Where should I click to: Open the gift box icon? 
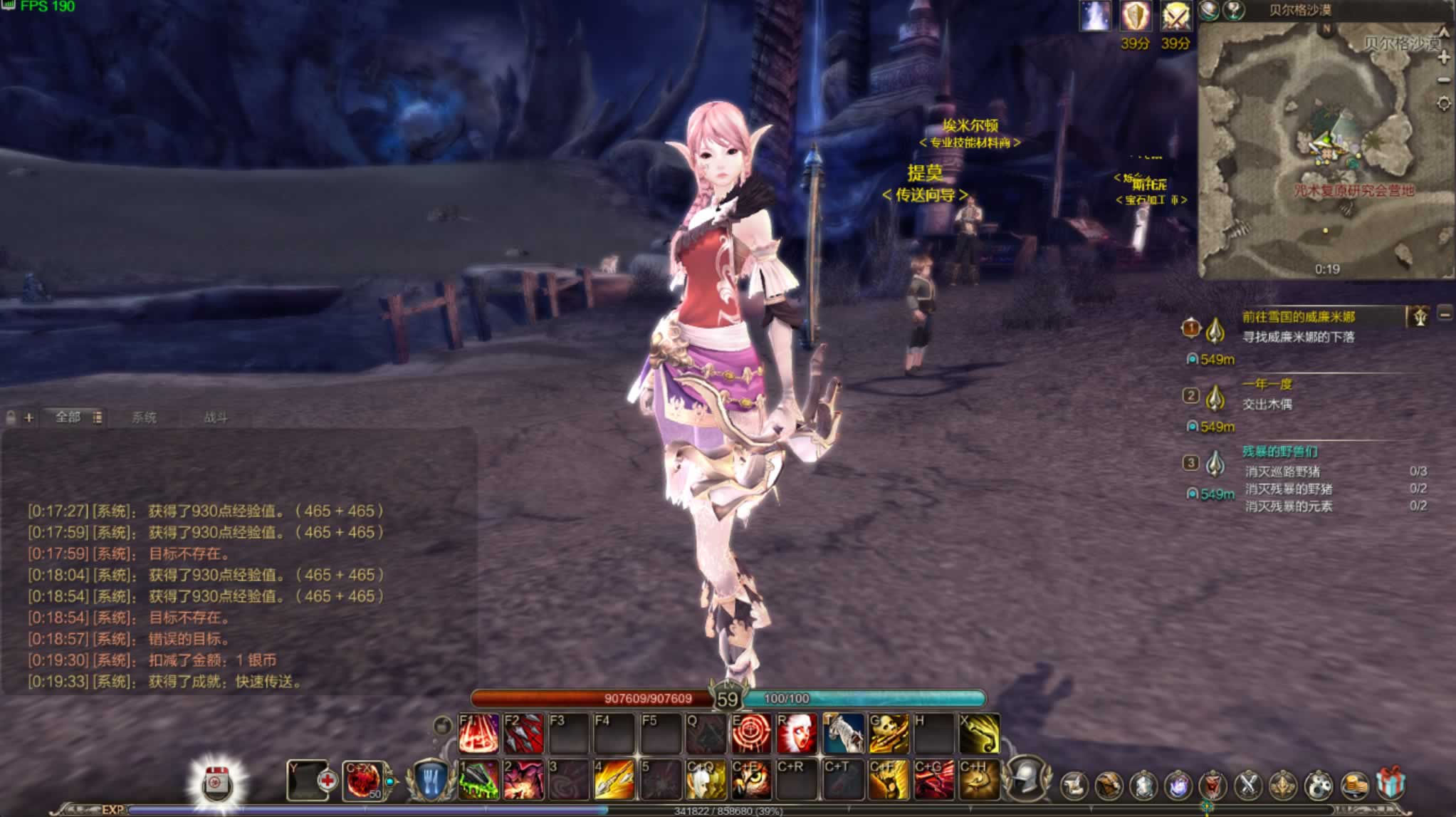click(x=1390, y=784)
